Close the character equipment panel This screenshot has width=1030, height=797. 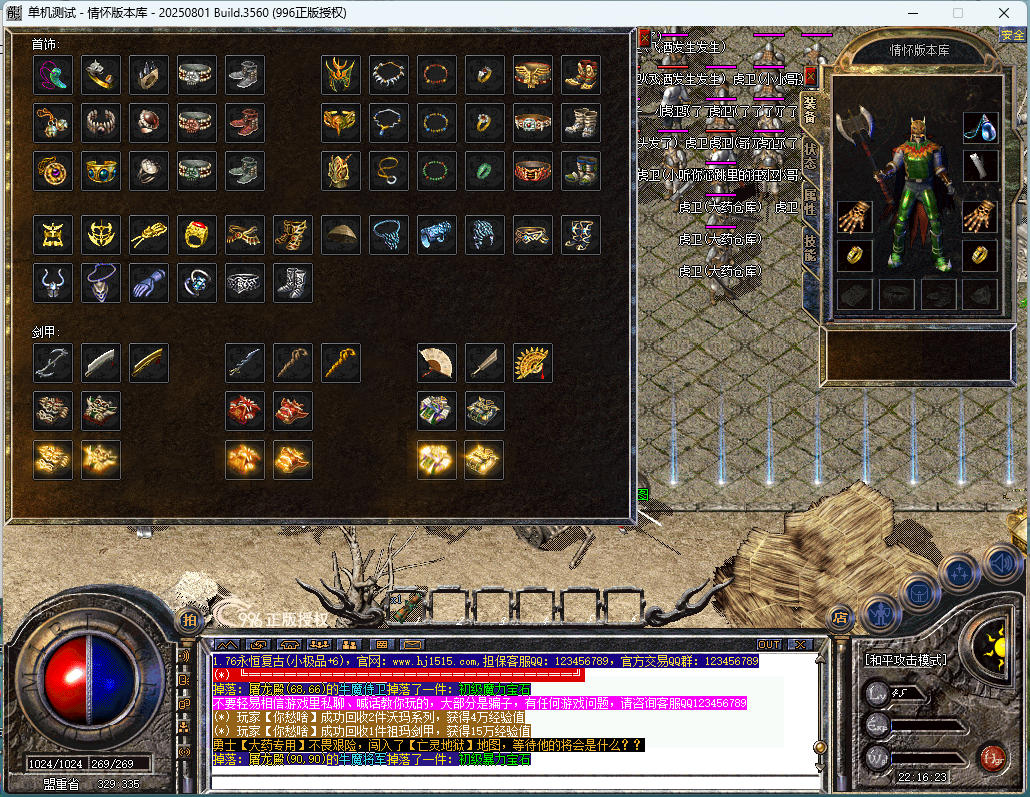click(x=811, y=76)
